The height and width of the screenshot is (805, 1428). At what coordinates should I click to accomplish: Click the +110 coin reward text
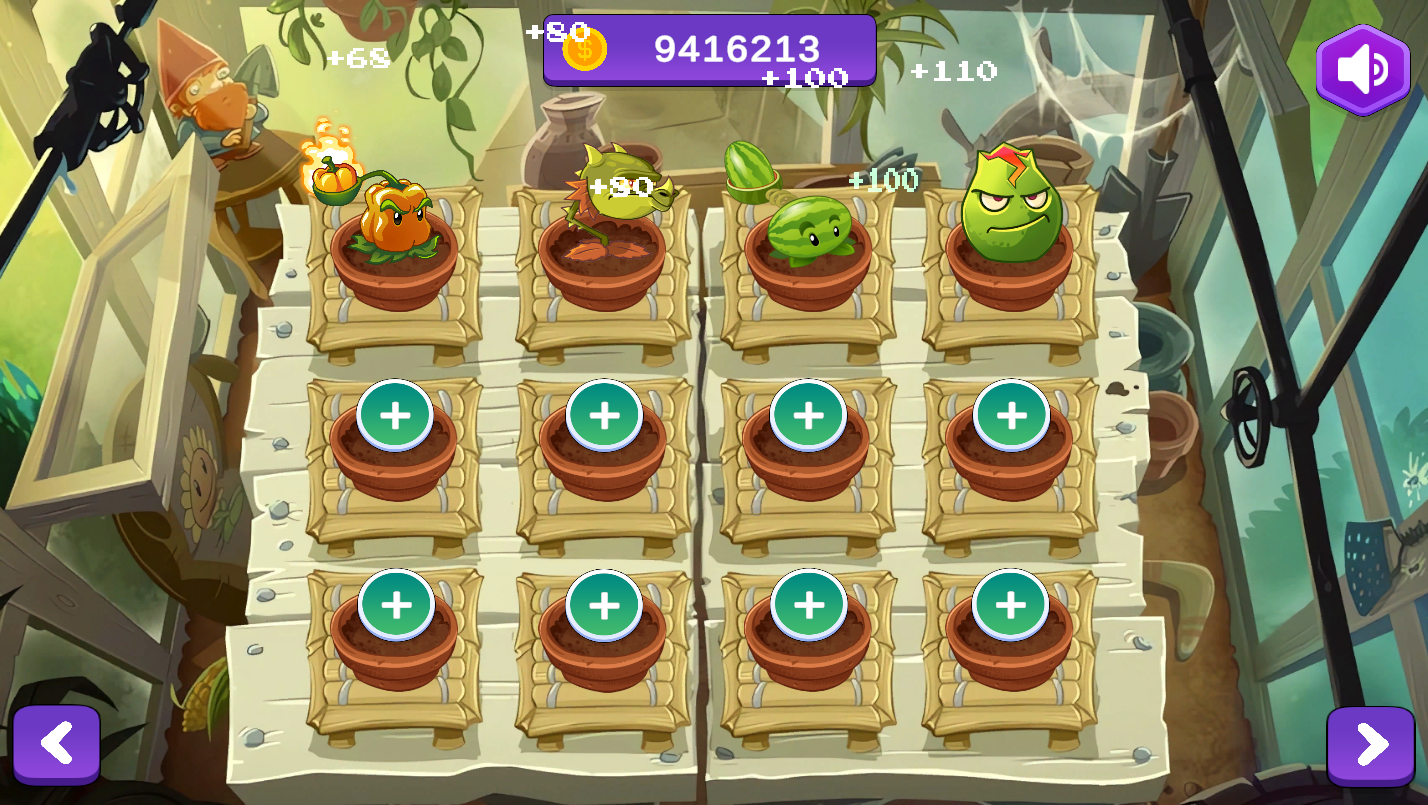951,71
